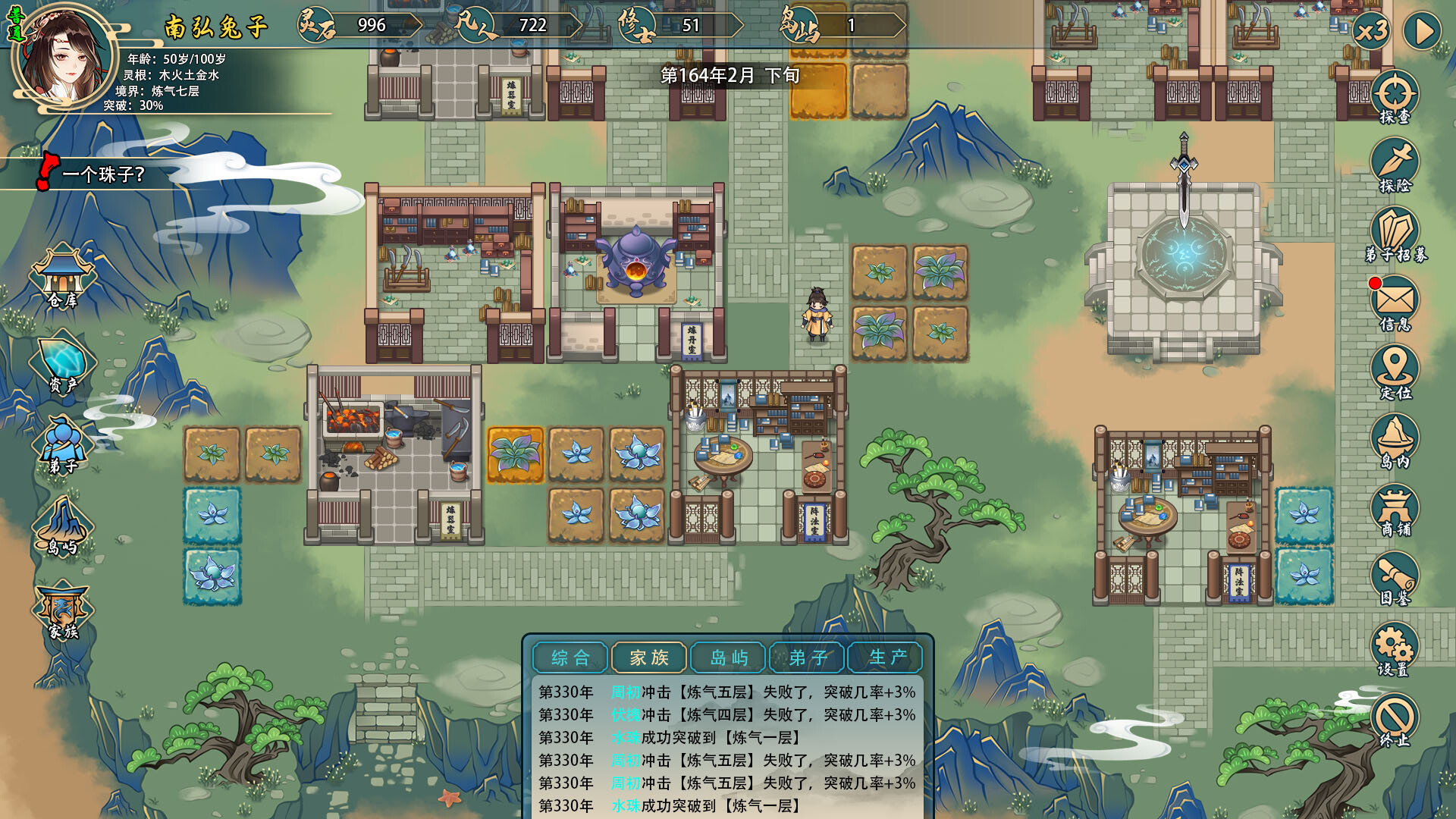Open 弟子招募 disciple recruitment
1456x819 pixels.
click(x=1394, y=229)
